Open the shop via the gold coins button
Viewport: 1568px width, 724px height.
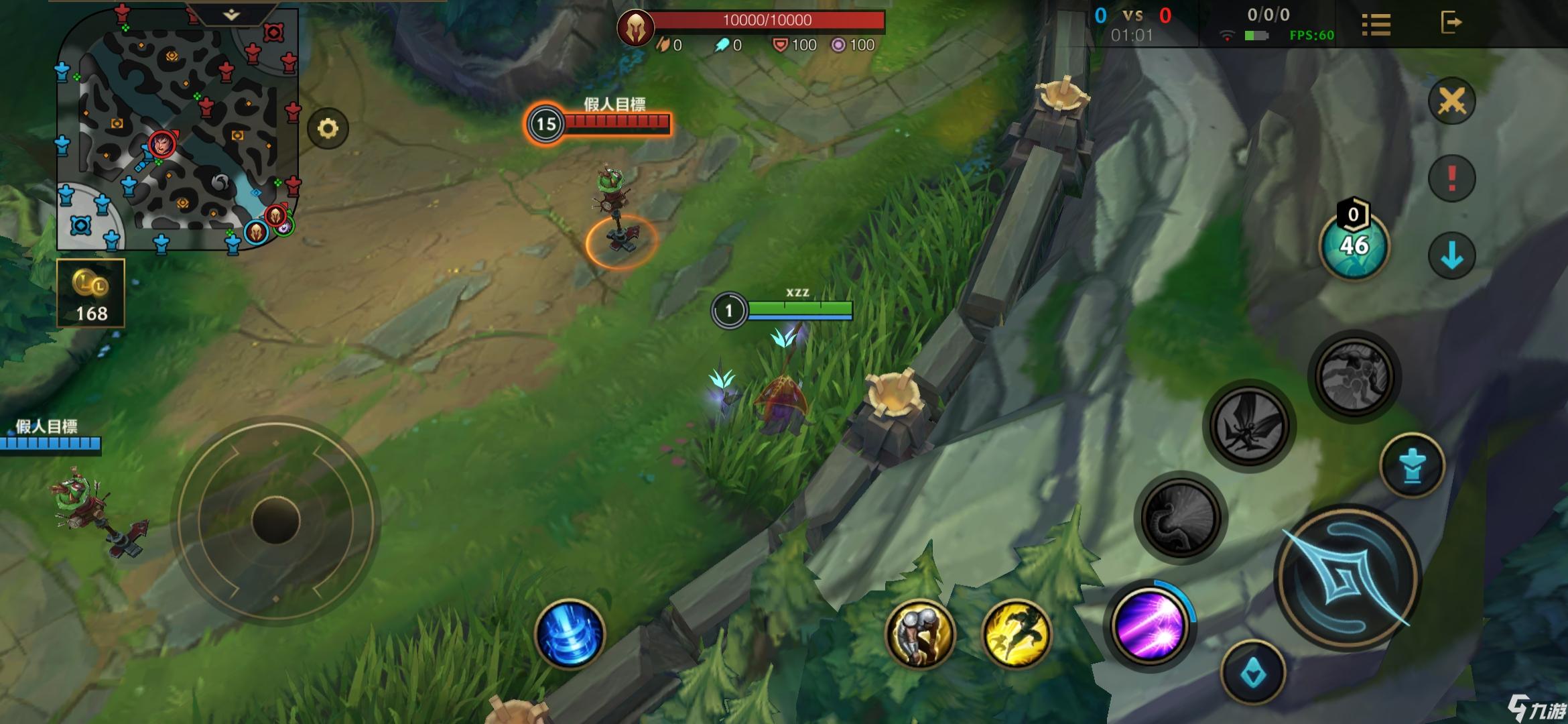pyautogui.click(x=91, y=293)
